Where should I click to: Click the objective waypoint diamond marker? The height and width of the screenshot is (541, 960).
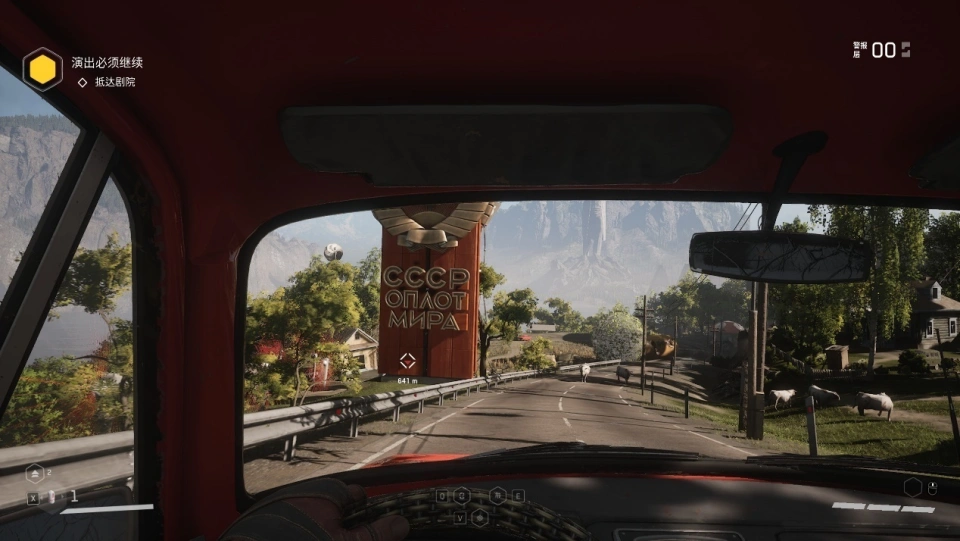[x=407, y=361]
